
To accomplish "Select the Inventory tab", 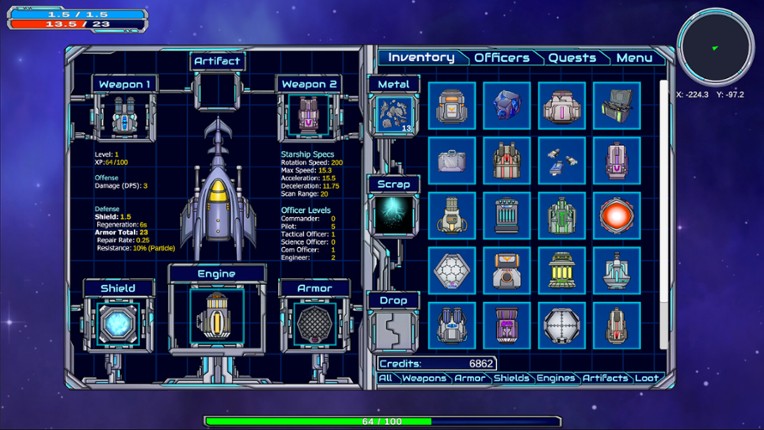I will (x=421, y=58).
